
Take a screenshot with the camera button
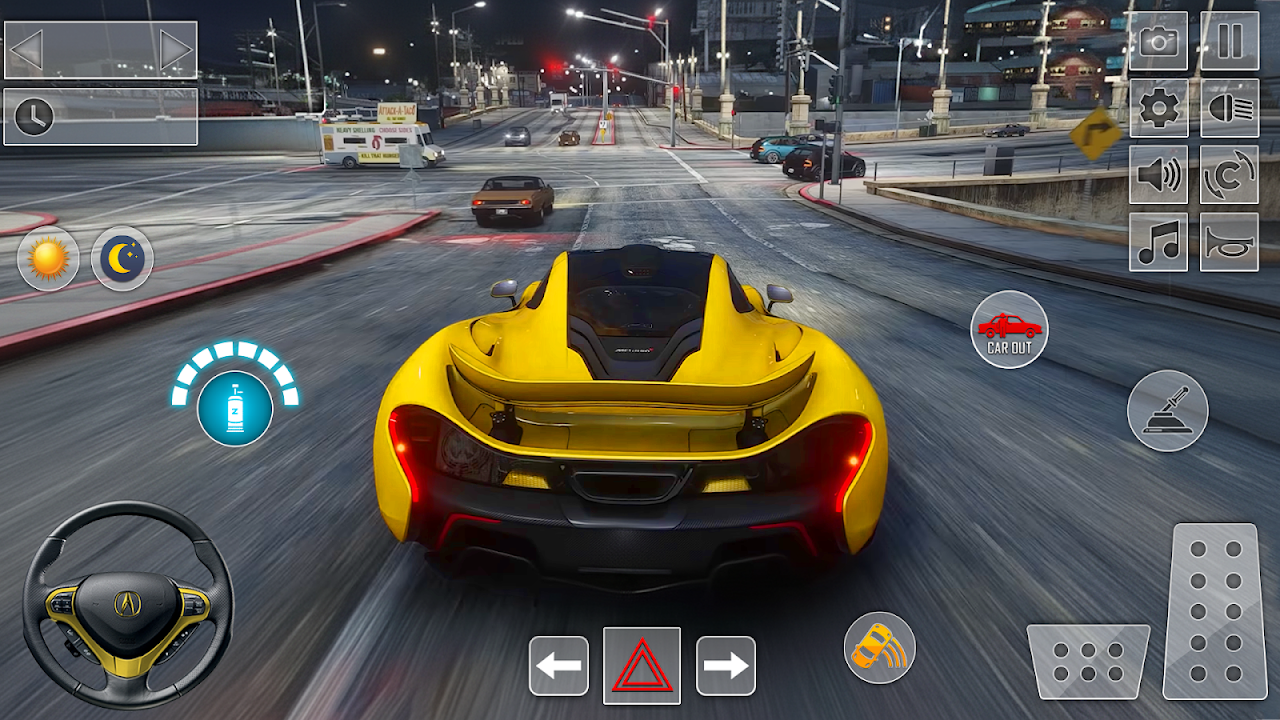(x=1159, y=41)
